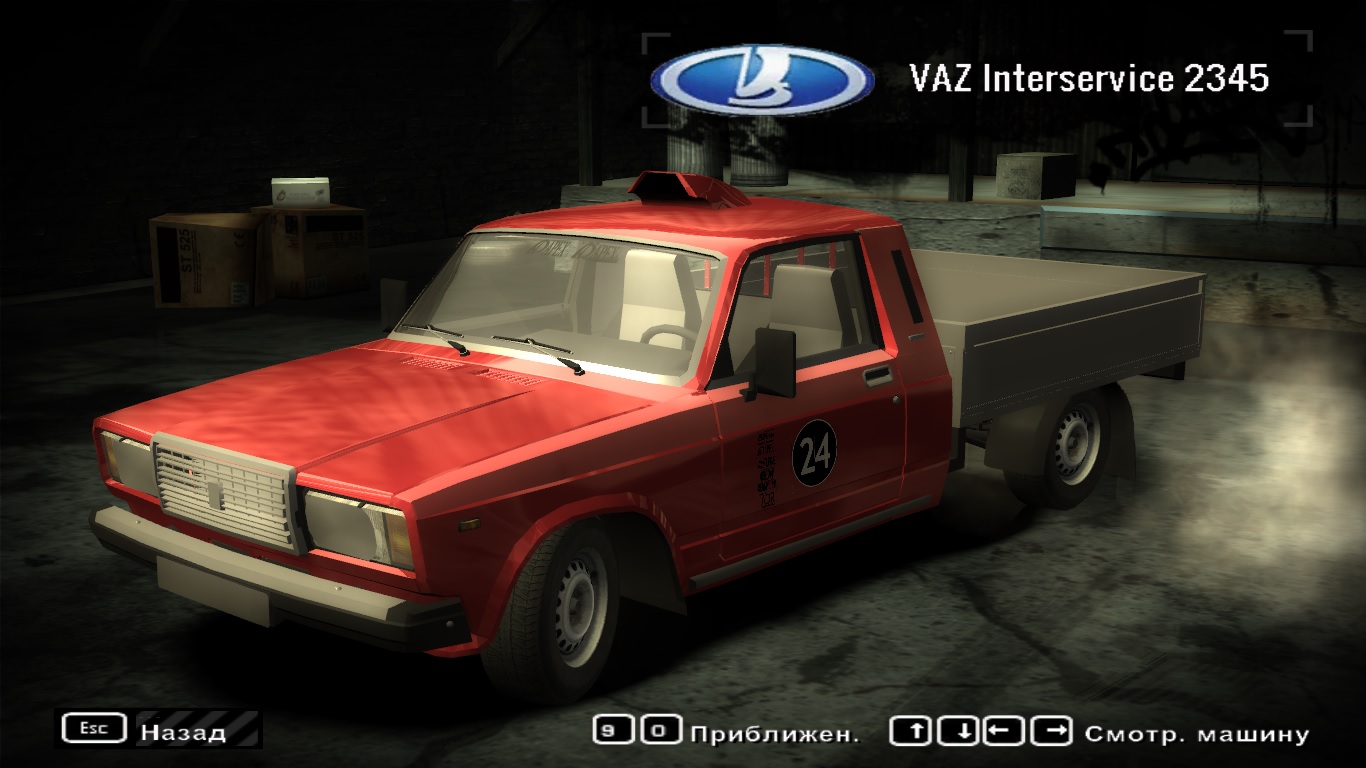Click the VAZ Interservice 2345 title
Viewport: 1366px width, 768px height.
[x=1091, y=74]
